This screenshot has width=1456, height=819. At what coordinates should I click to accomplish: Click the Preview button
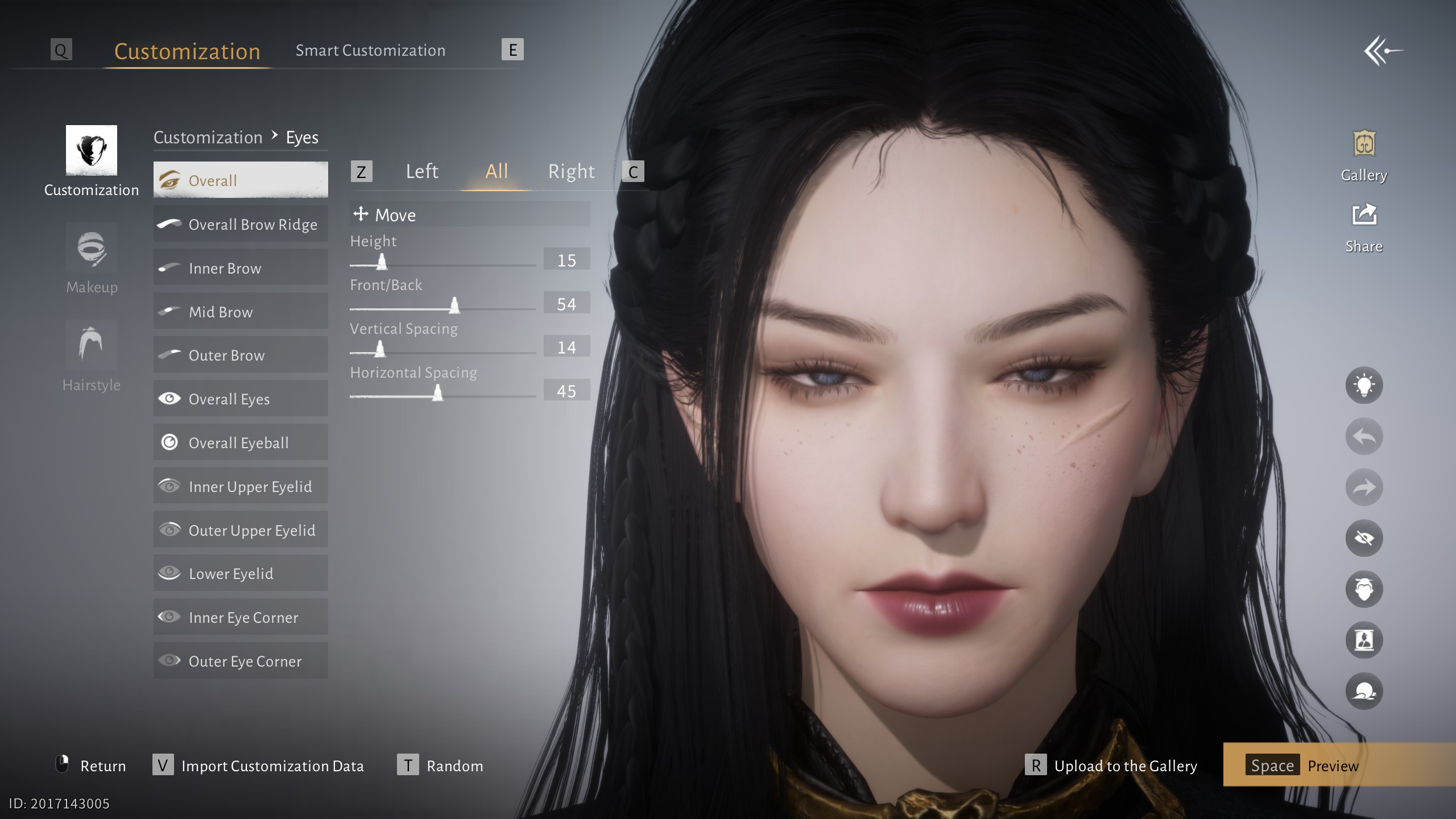[x=1331, y=766]
